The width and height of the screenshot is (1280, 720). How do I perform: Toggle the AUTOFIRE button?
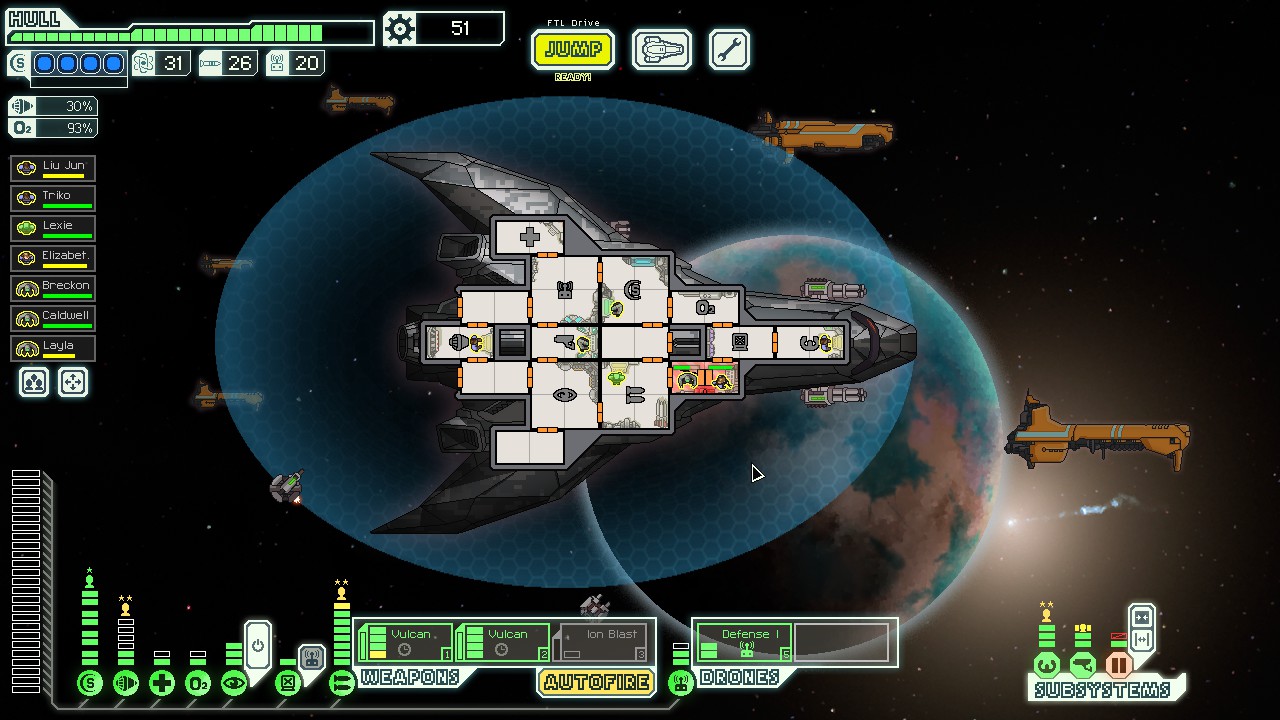(x=597, y=683)
